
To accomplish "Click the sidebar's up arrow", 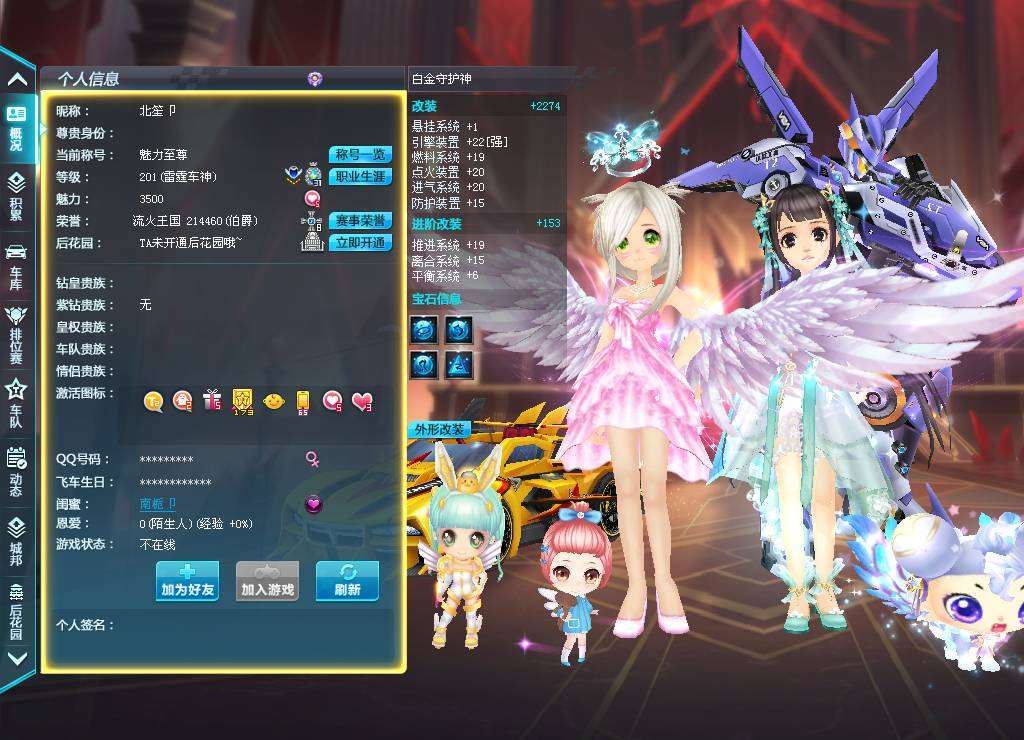I will click(x=17, y=80).
